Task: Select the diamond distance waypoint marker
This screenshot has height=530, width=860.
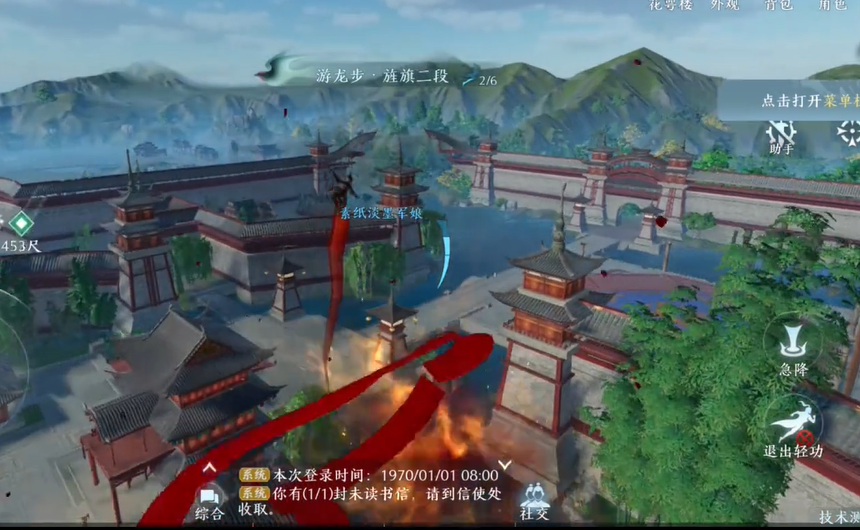Action: (x=21, y=223)
